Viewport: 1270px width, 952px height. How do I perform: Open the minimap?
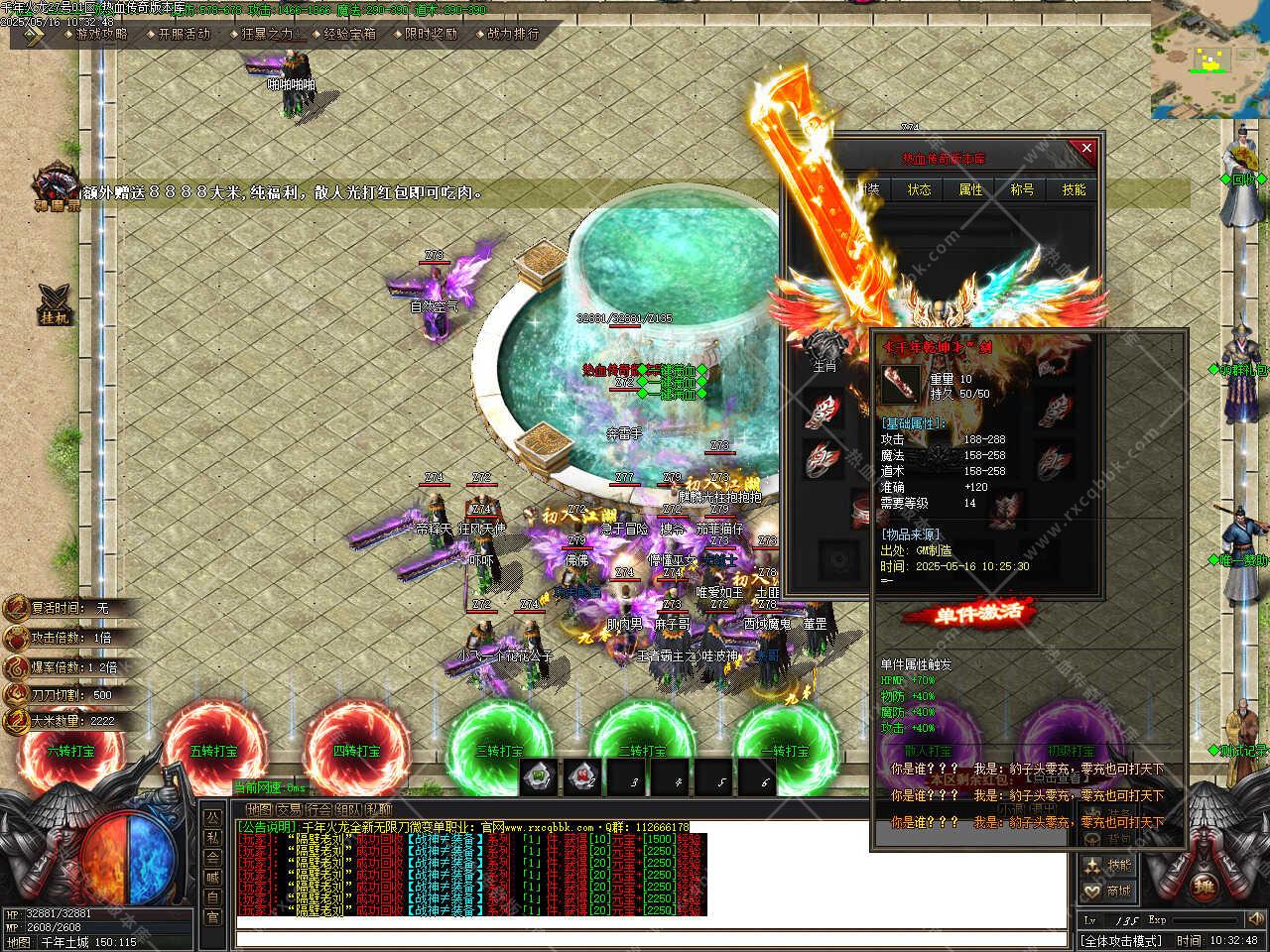(1210, 59)
